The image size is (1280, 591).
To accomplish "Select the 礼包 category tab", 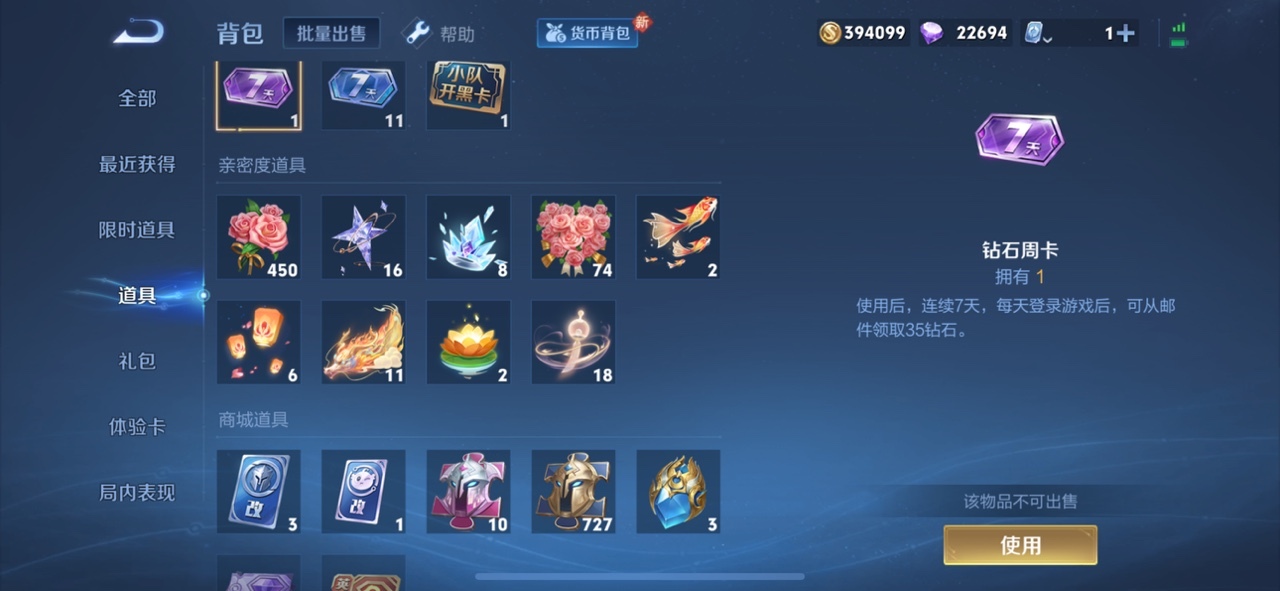I will pyautogui.click(x=137, y=361).
